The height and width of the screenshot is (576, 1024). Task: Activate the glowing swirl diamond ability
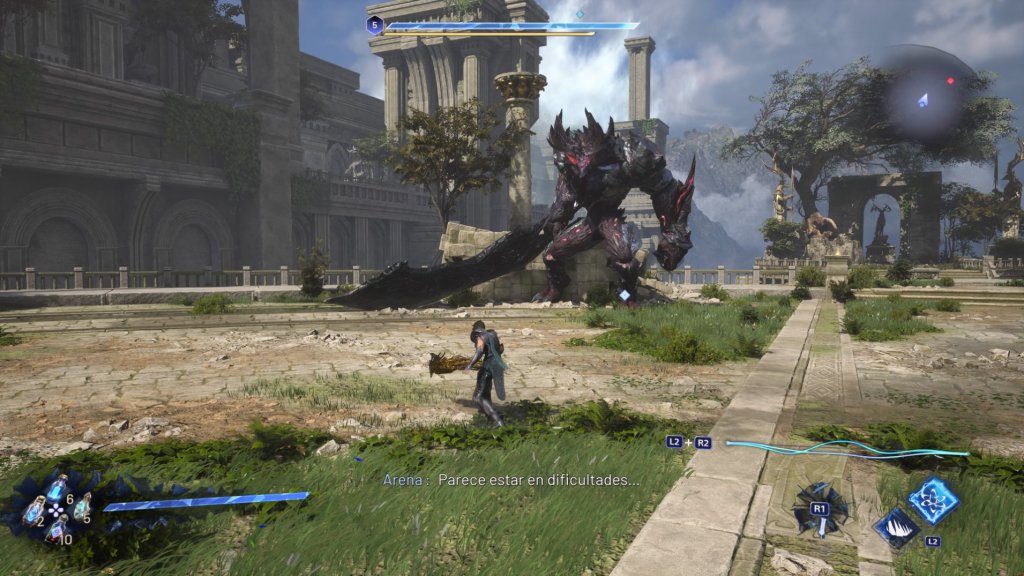click(x=934, y=499)
